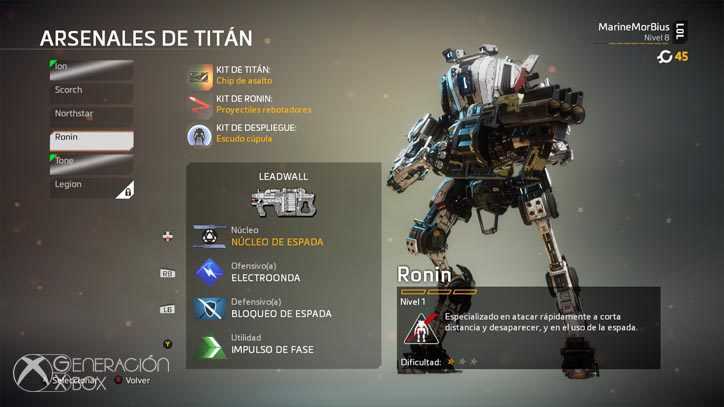Screen dimensions: 724x407
Task: Select the highlighted Ronin entry
Action: point(92,139)
